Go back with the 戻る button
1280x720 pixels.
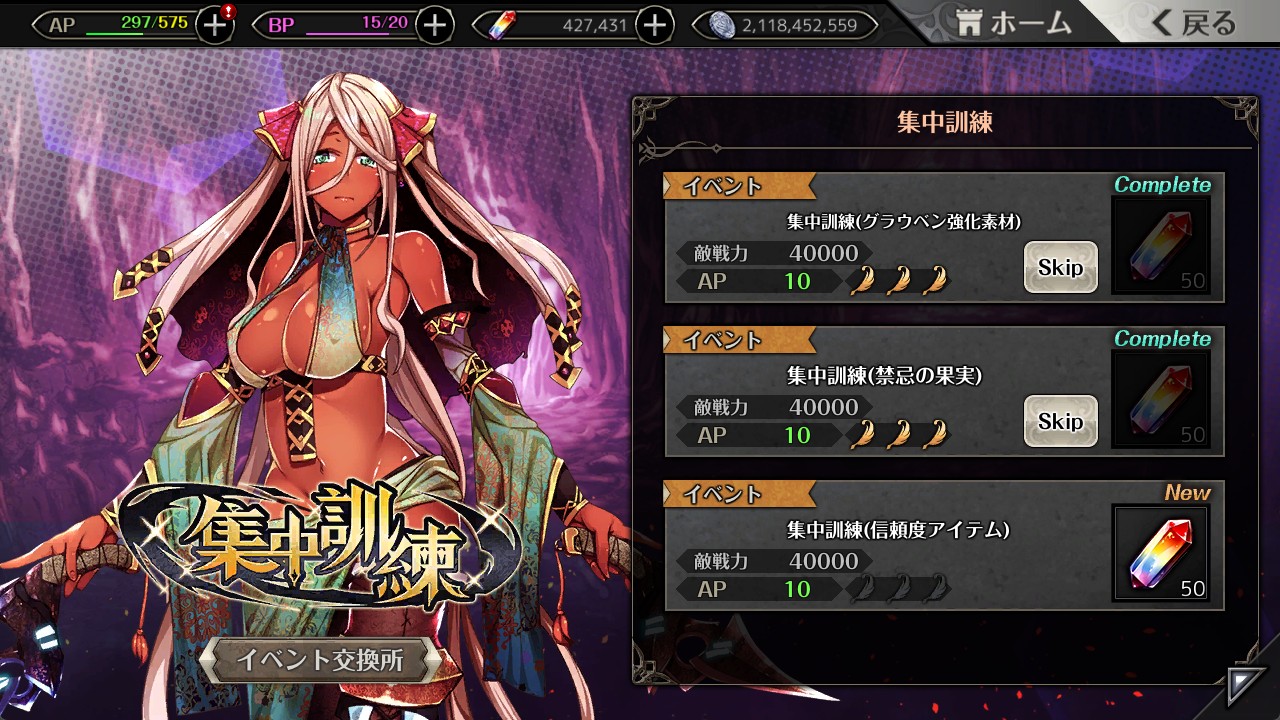1194,24
